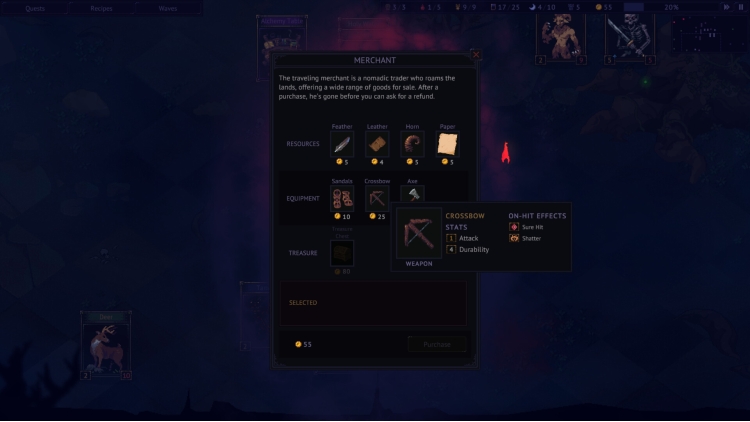750x422 pixels.
Task: Select the Paper resource item
Action: pyautogui.click(x=447, y=145)
